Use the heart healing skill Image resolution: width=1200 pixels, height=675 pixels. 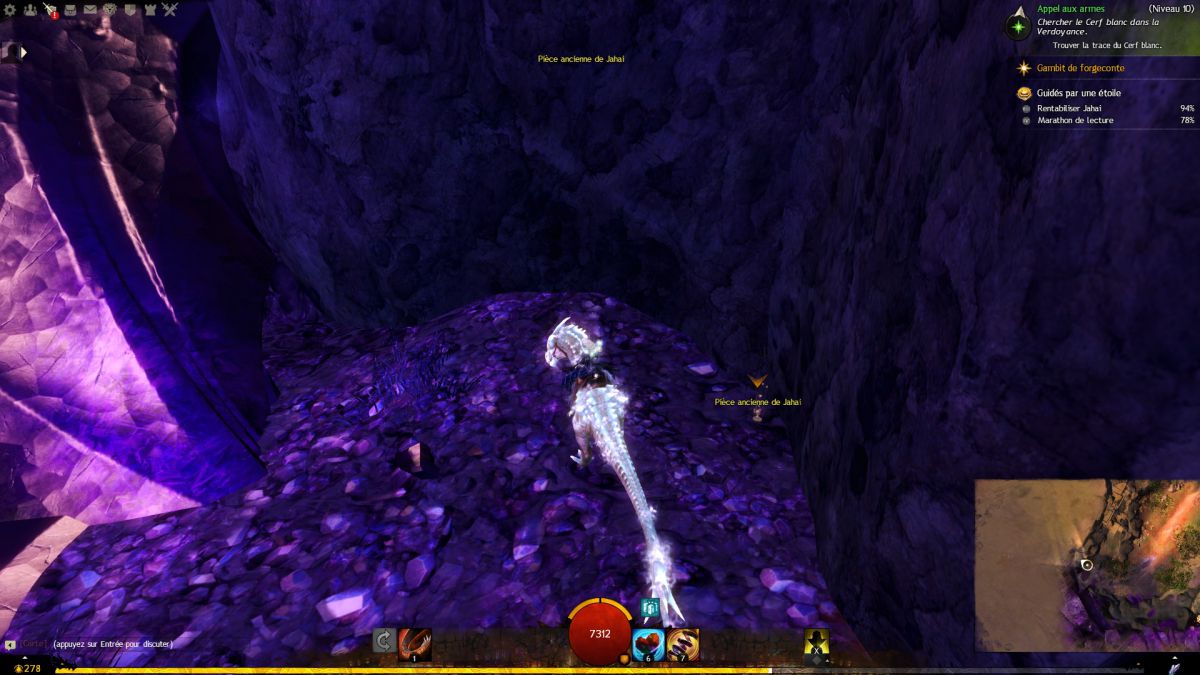pos(648,643)
